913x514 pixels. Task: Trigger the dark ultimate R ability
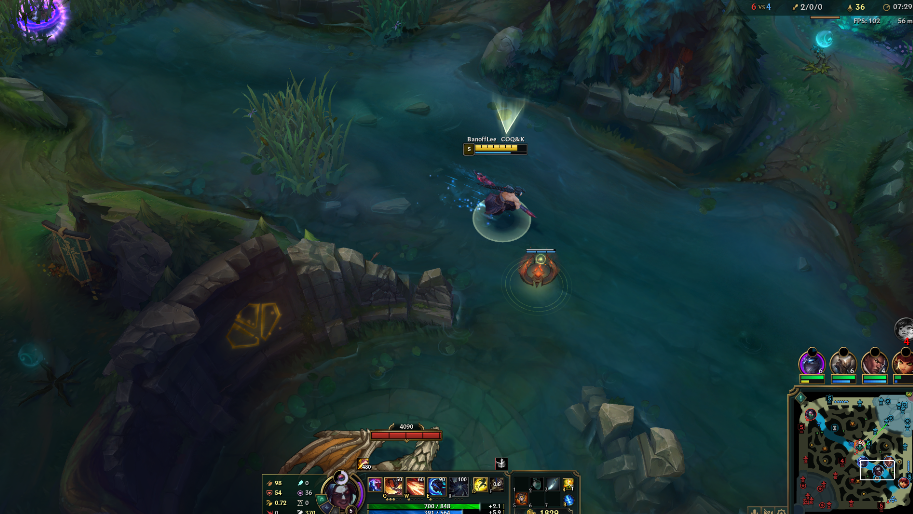459,486
